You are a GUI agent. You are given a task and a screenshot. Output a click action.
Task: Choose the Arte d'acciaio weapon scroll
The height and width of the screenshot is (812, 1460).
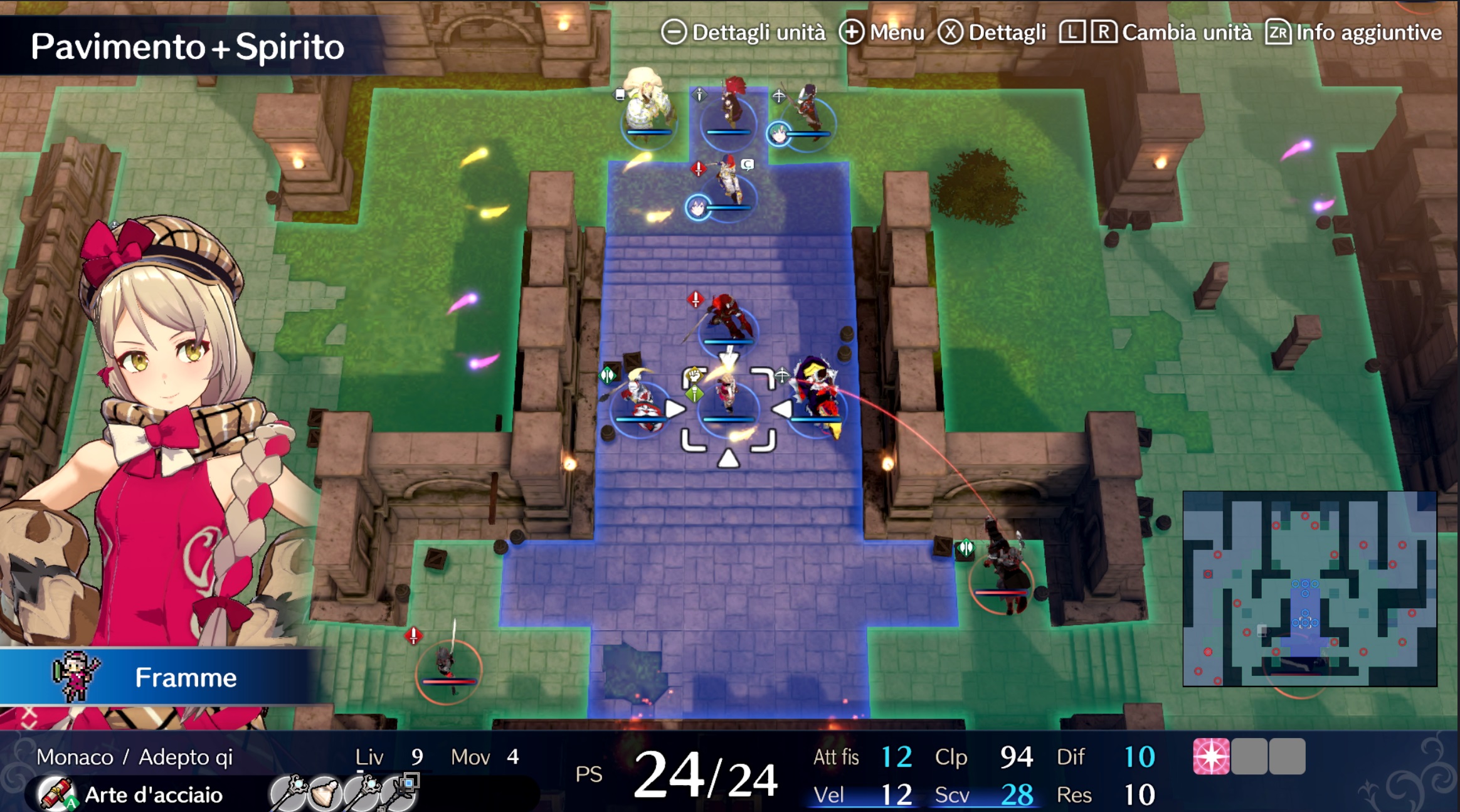click(x=57, y=794)
